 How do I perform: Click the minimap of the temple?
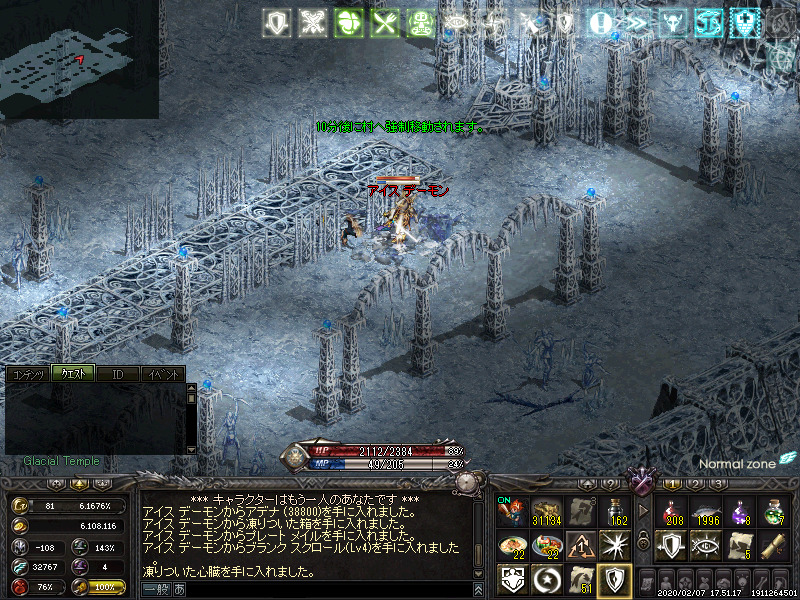(79, 59)
